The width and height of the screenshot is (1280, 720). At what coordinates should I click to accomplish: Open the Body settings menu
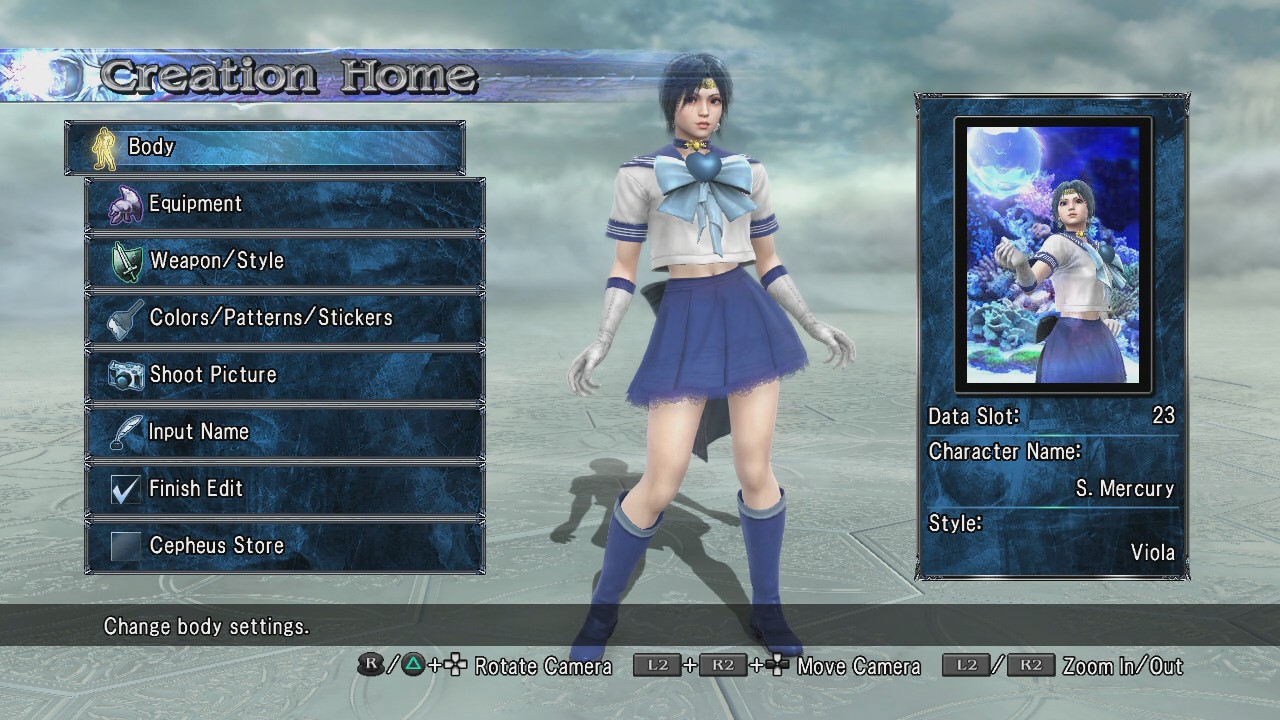(265, 147)
